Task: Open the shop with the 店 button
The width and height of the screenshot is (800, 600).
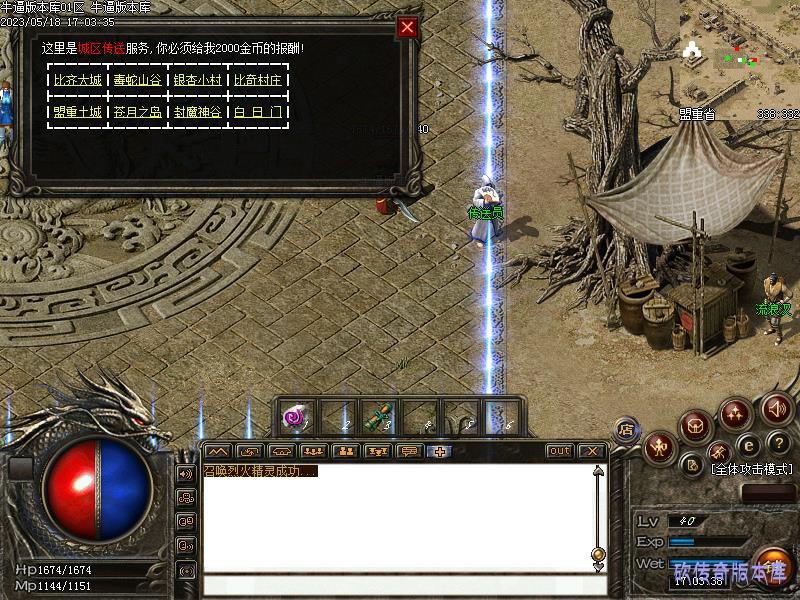Action: (x=626, y=430)
